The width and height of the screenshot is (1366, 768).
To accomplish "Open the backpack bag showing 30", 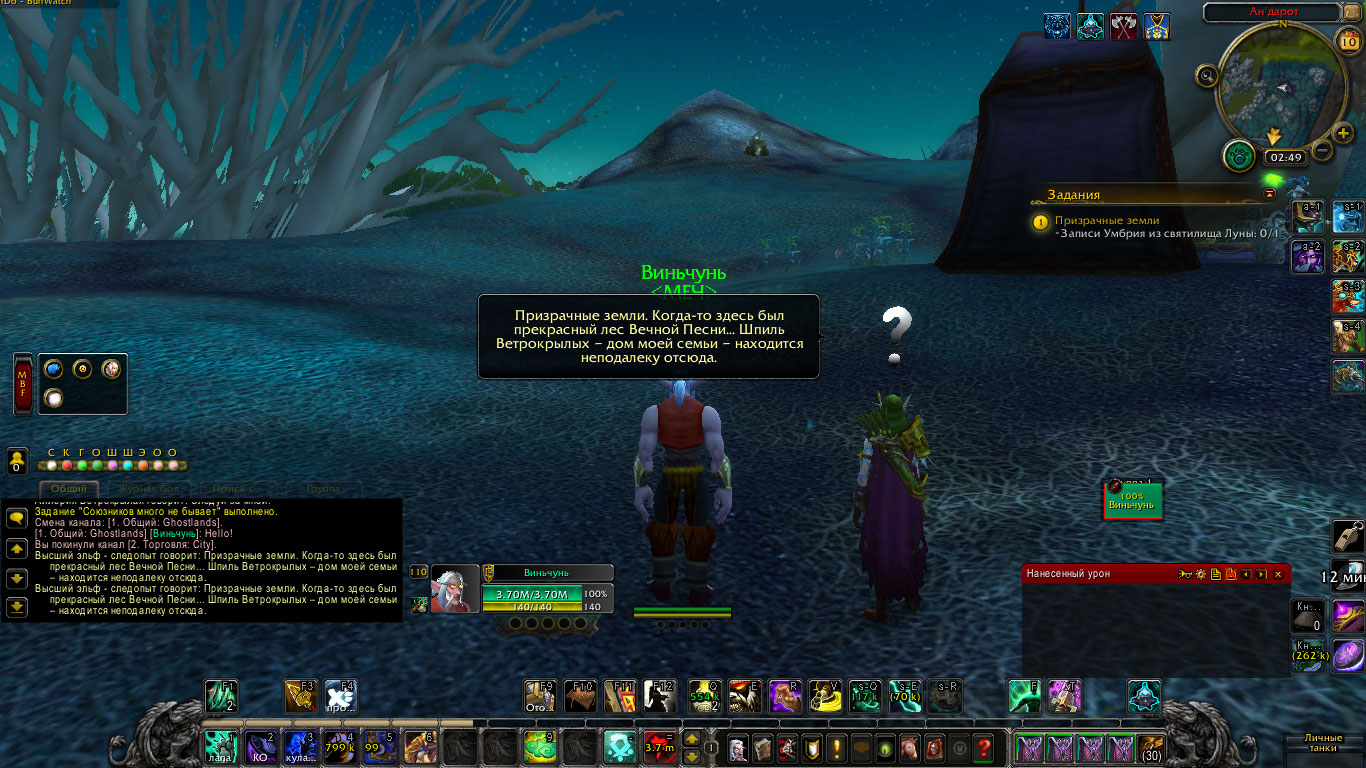I will point(1151,747).
